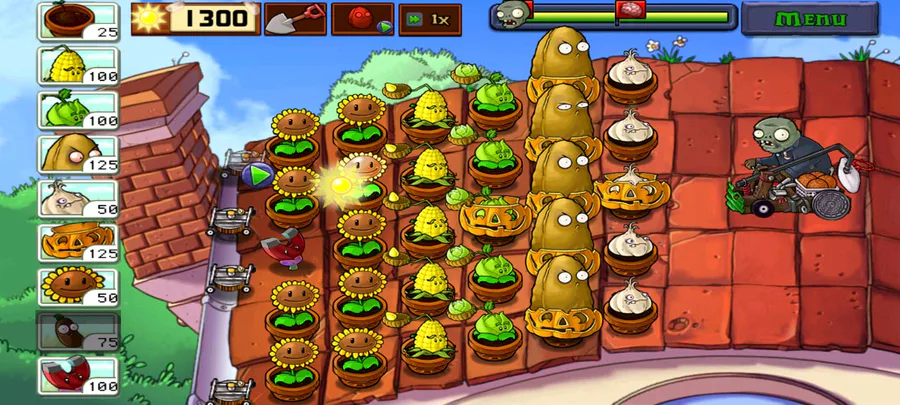
Task: Pick the Pumpkin seed packet
Action: [x=78, y=243]
